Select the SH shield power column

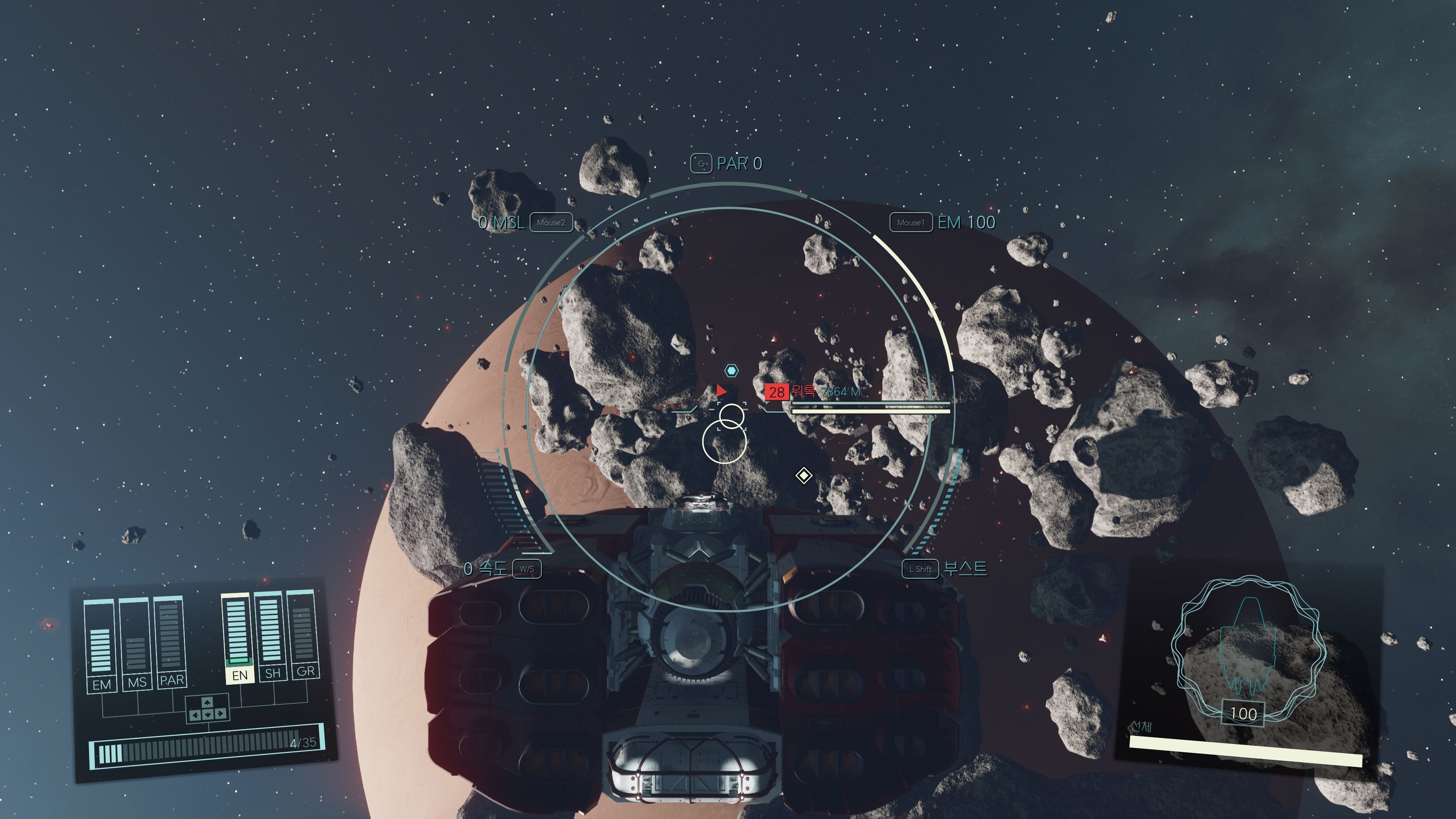coord(271,633)
